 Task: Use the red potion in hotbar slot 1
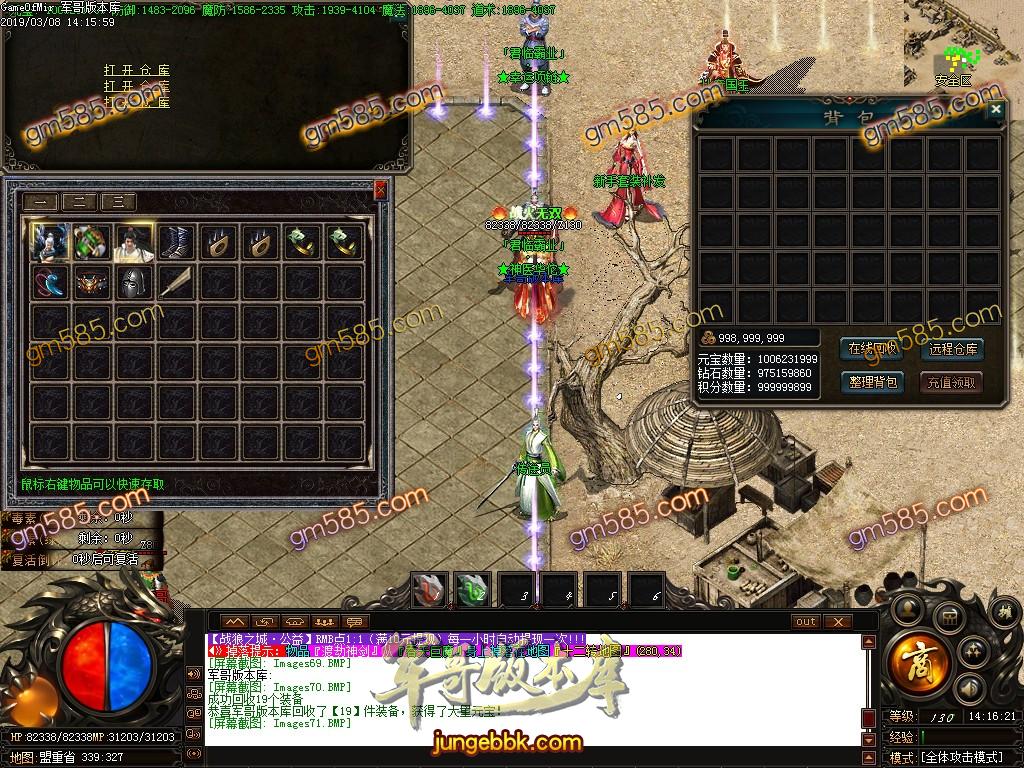pos(431,590)
